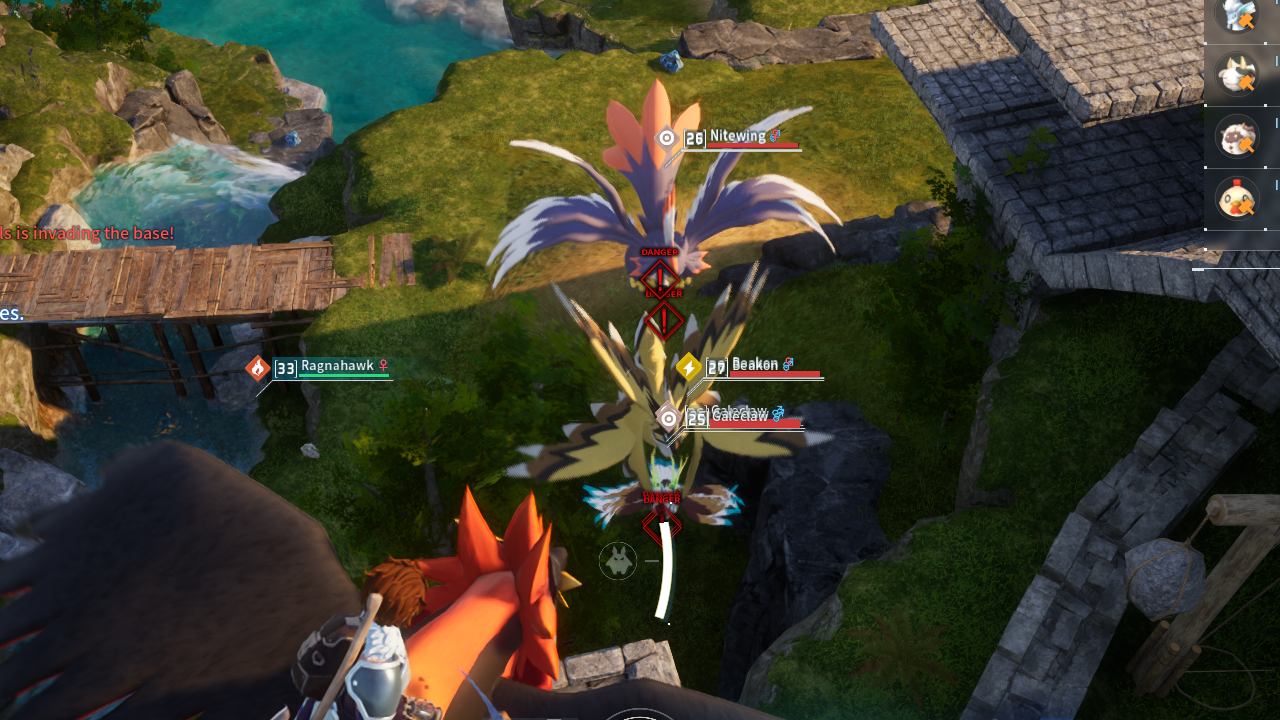This screenshot has width=1280, height=720.
Task: Click the Pal face icon near the crosshair
Action: coord(618,562)
